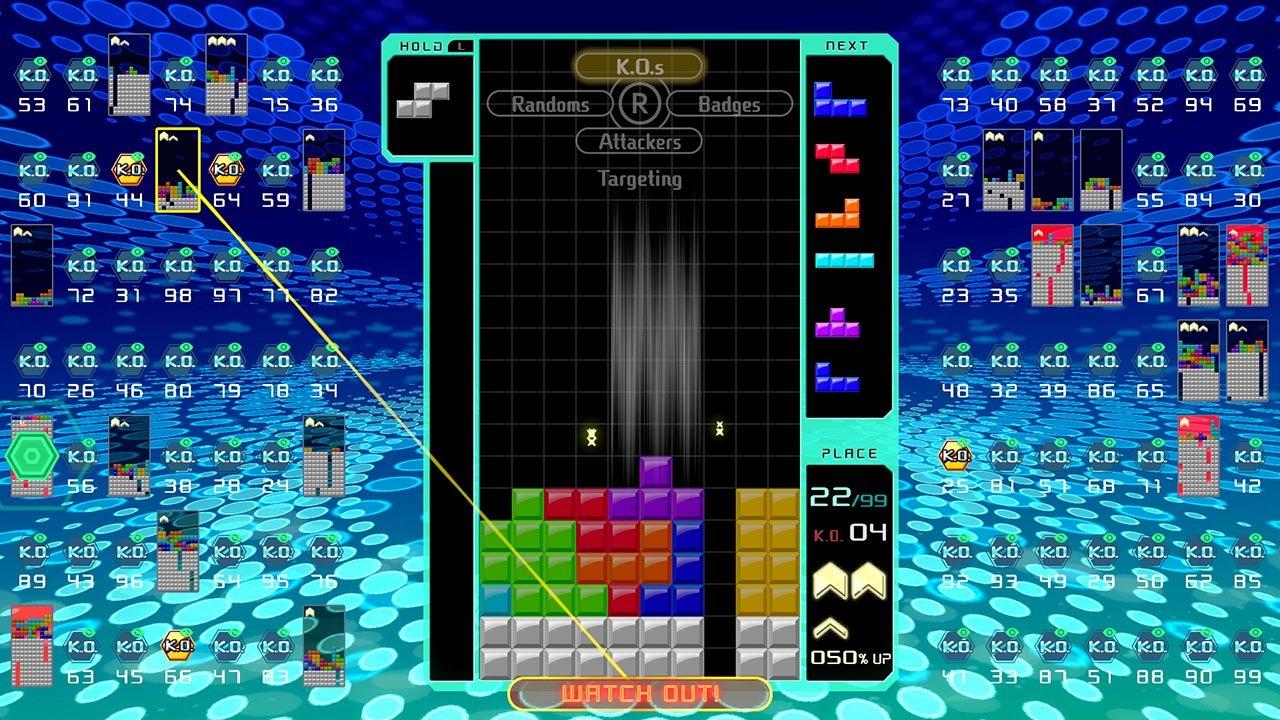Click the R button at the targeting center
Image resolution: width=1280 pixels, height=720 pixels.
[639, 102]
